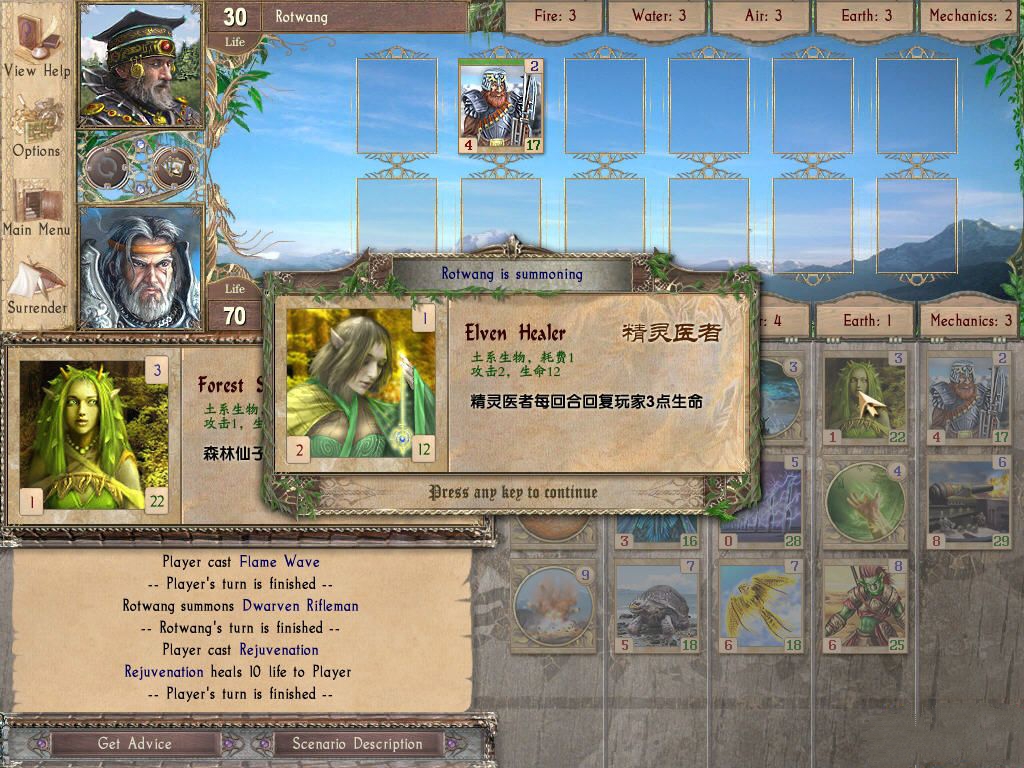Image resolution: width=1024 pixels, height=768 pixels.
Task: Open the View Help book
Action: pyautogui.click(x=36, y=48)
